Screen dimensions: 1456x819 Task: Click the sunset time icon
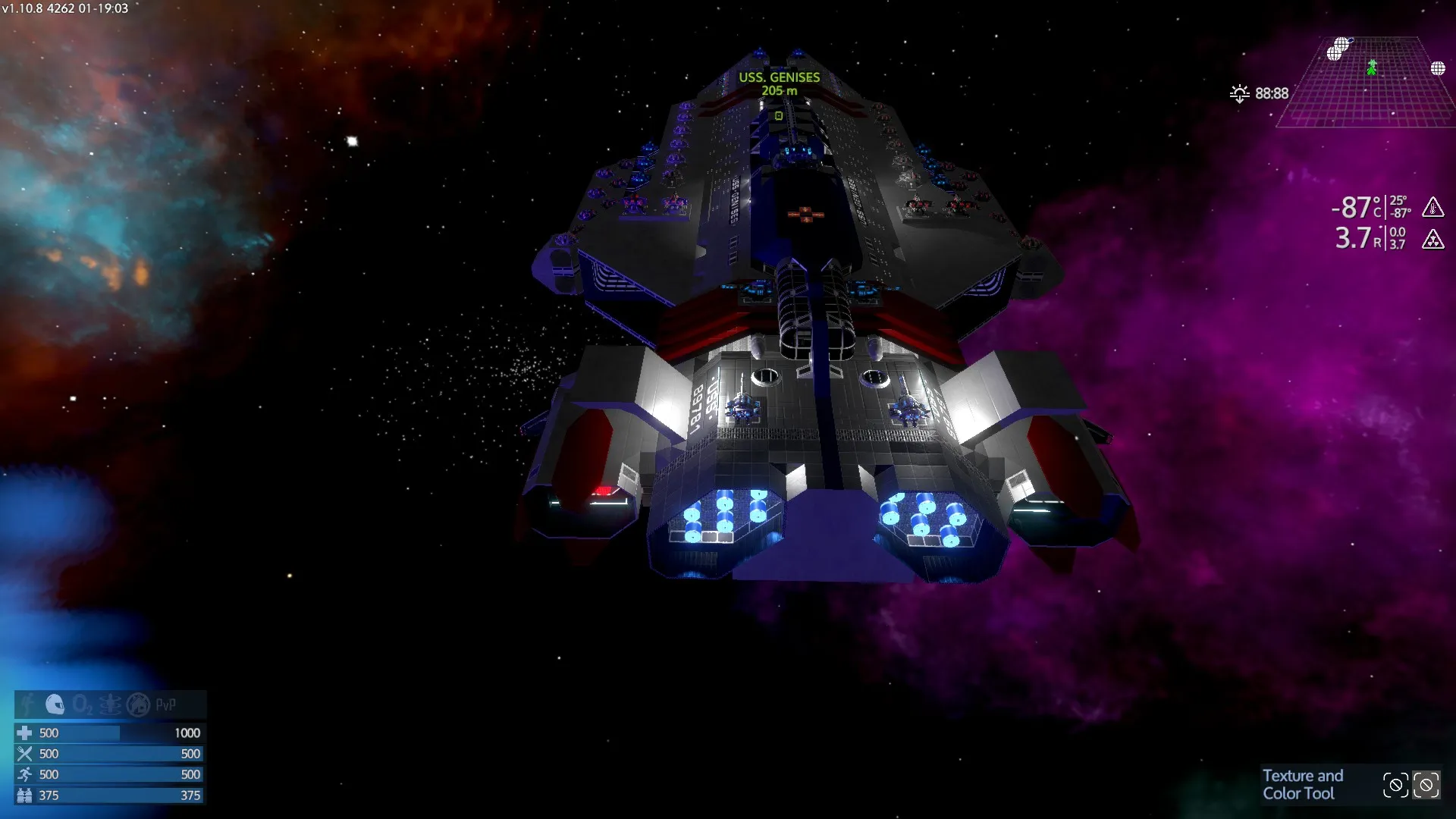[x=1239, y=93]
